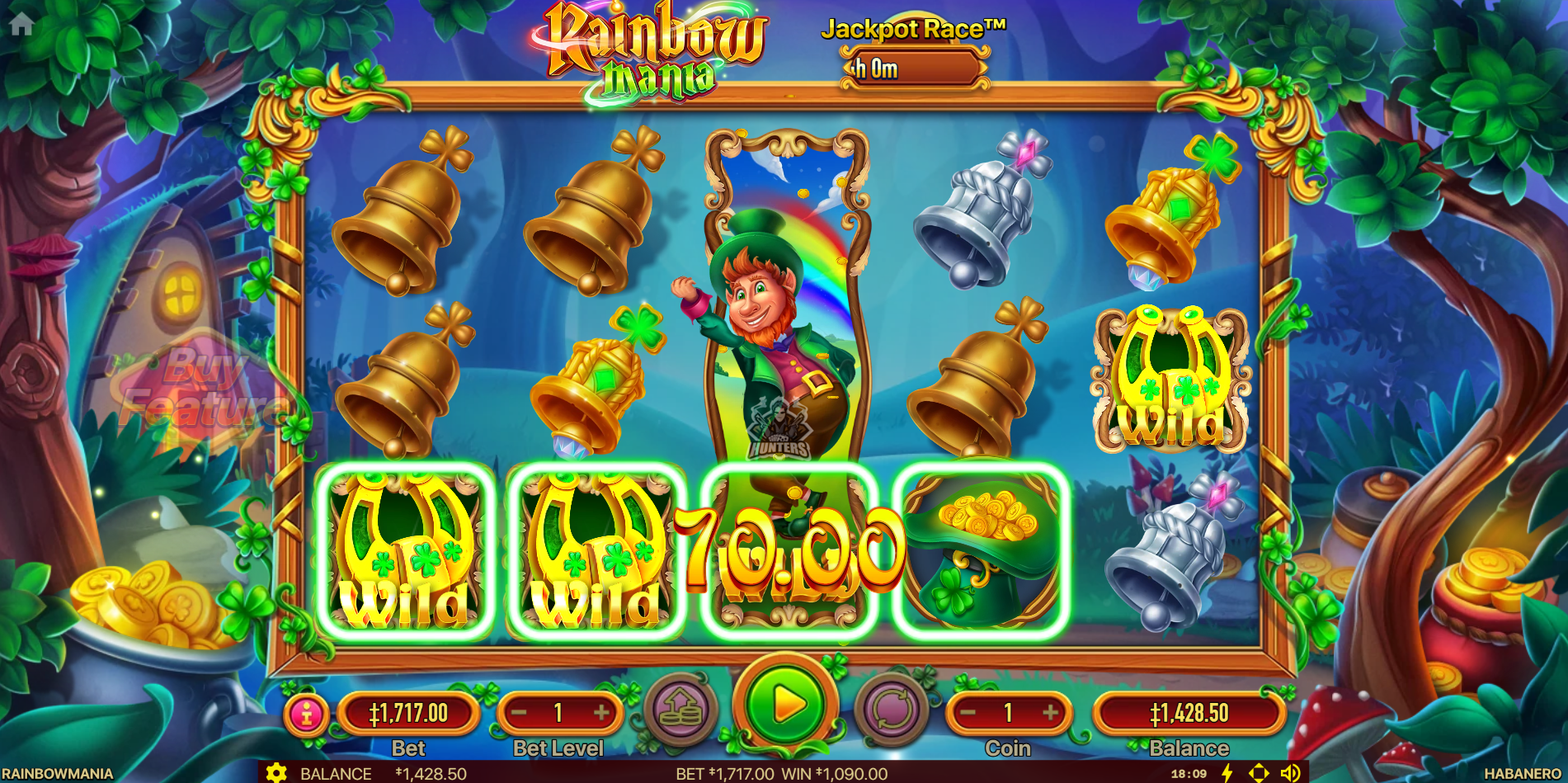Screen dimensions: 1568x783
Task: Raise the Coin value with plus
Action: pyautogui.click(x=1050, y=713)
